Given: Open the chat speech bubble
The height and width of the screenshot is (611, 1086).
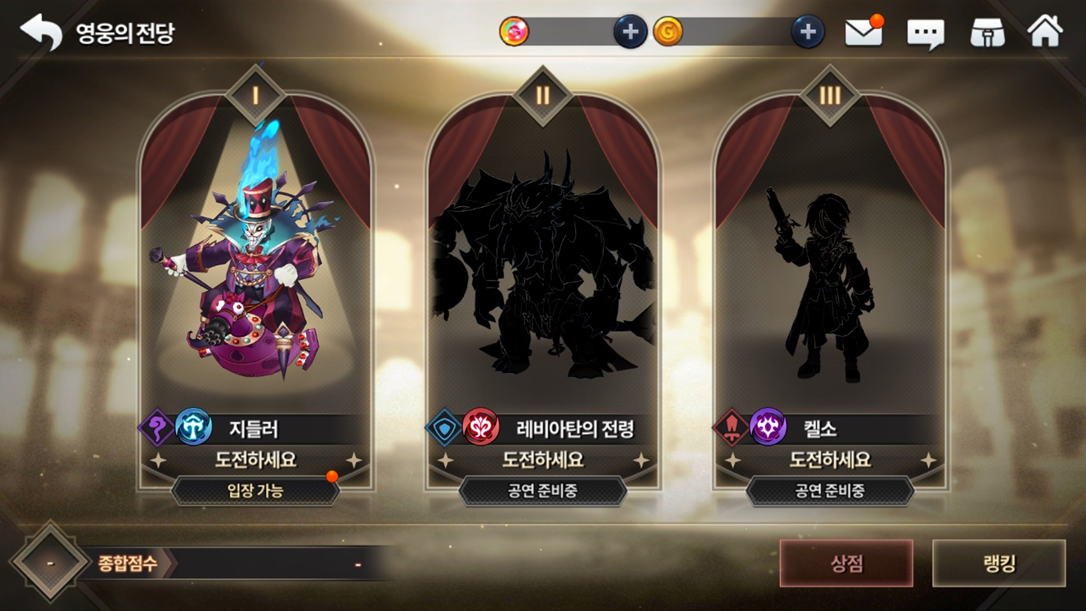Looking at the screenshot, I should pos(925,34).
